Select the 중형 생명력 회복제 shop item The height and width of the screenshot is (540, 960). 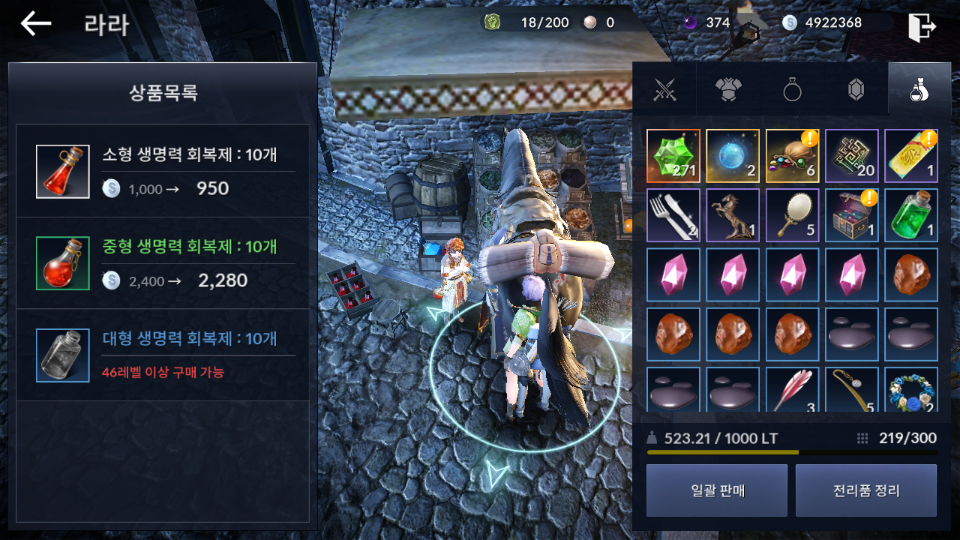pos(163,263)
